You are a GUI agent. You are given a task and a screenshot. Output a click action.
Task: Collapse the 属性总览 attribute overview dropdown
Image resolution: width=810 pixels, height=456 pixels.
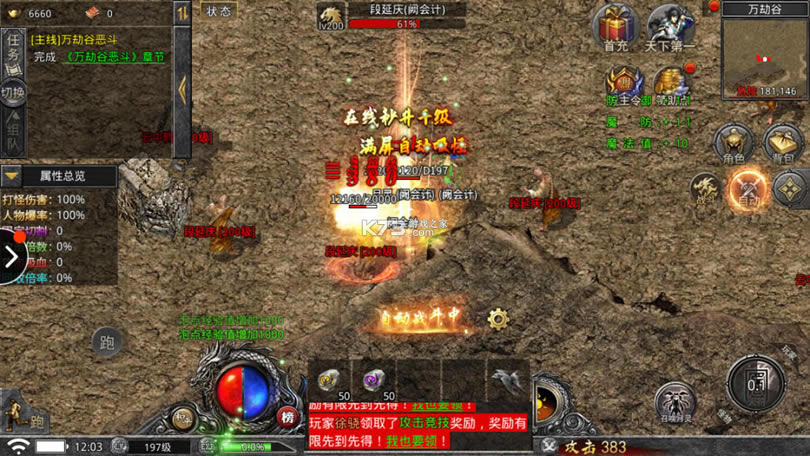coord(12,176)
